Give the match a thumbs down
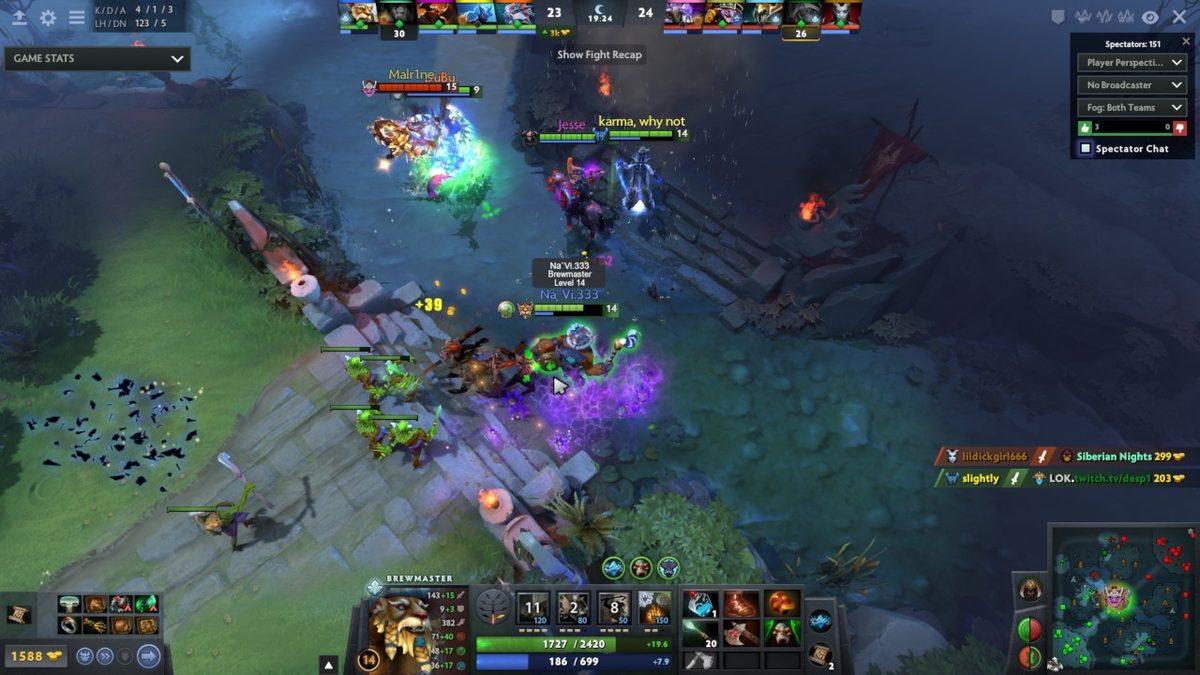 (x=1180, y=128)
